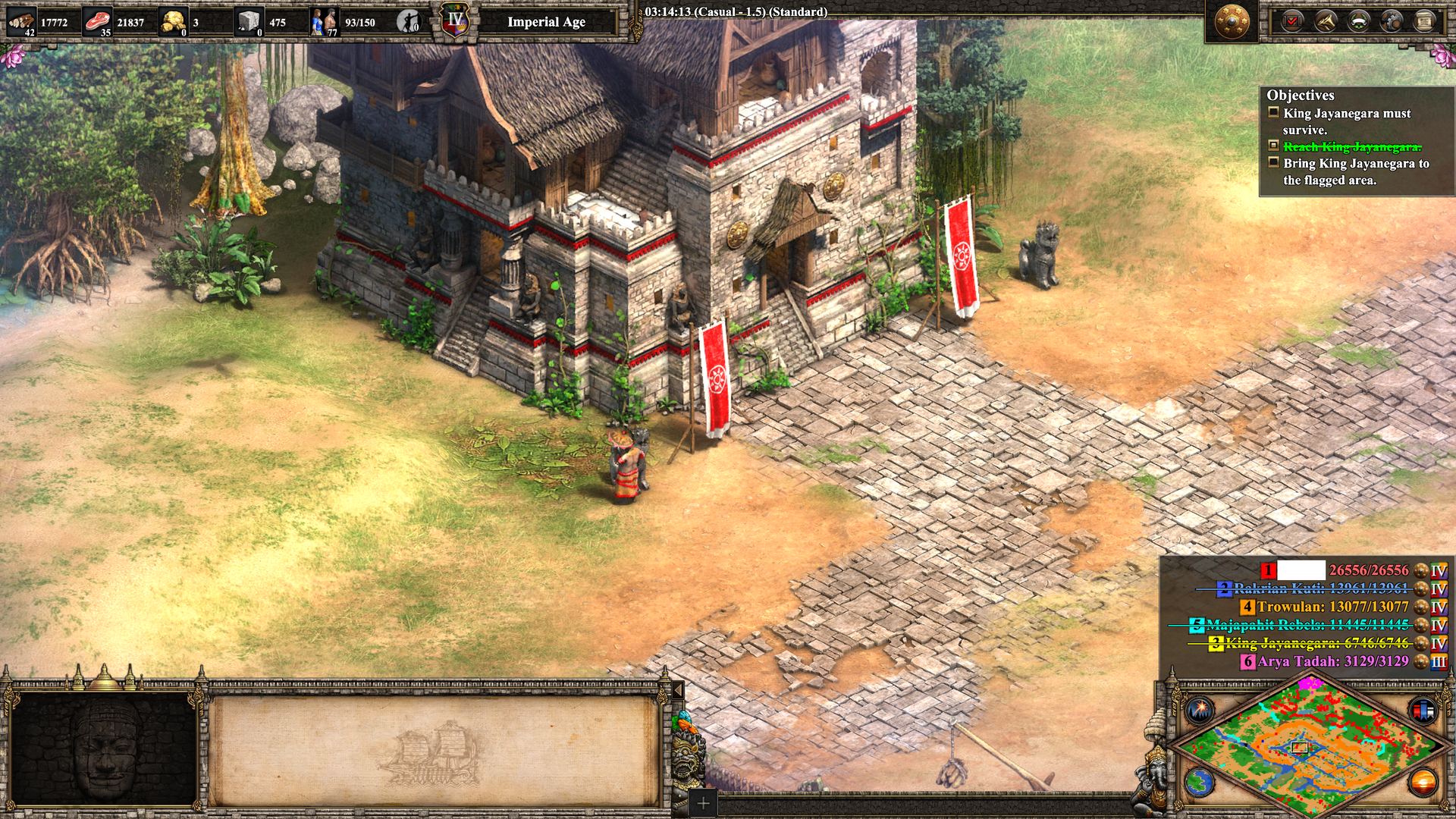Open the scroll main menu button
1456x819 pixels.
(x=1424, y=21)
